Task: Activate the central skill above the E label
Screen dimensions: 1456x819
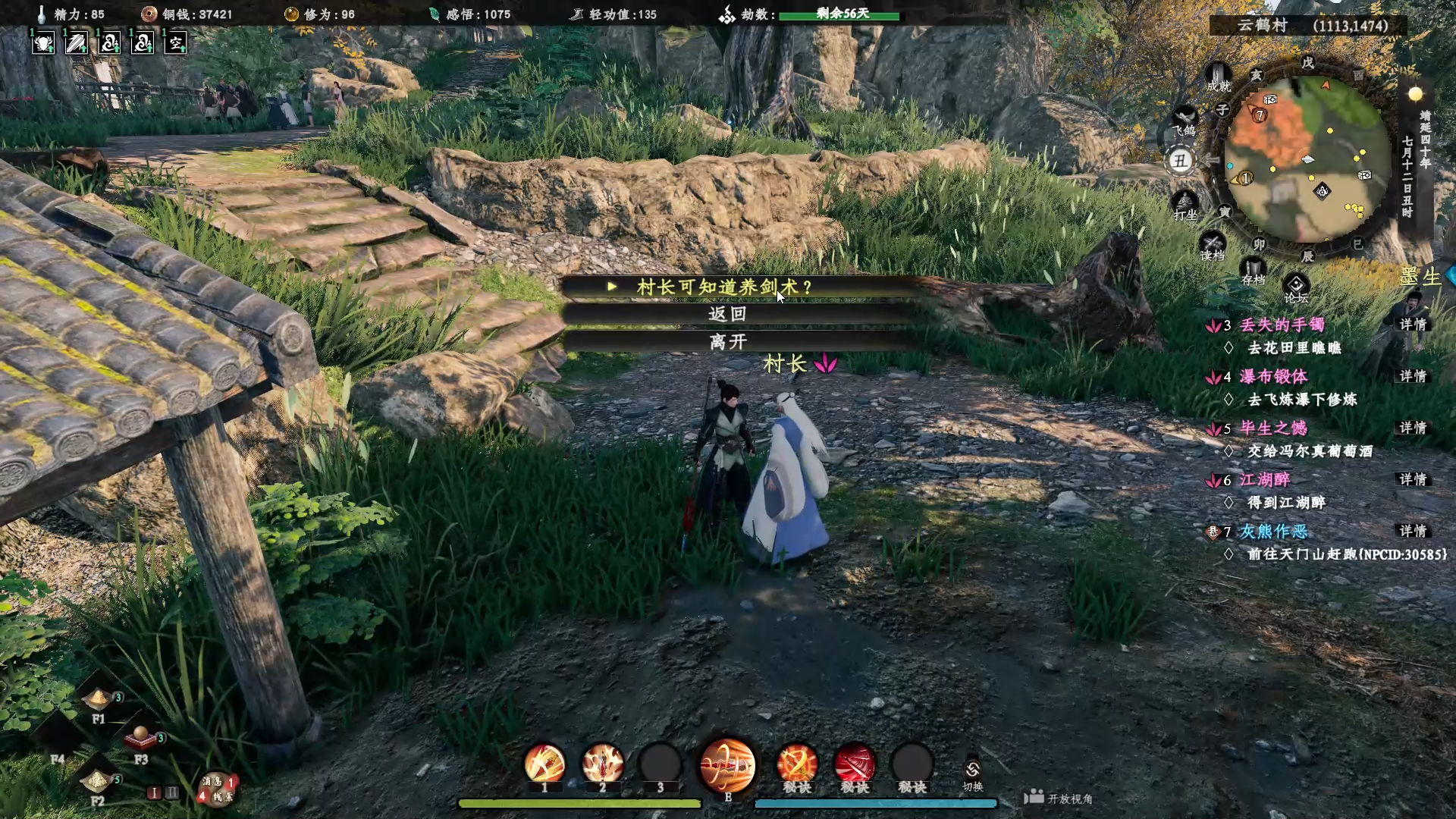Action: [727, 764]
